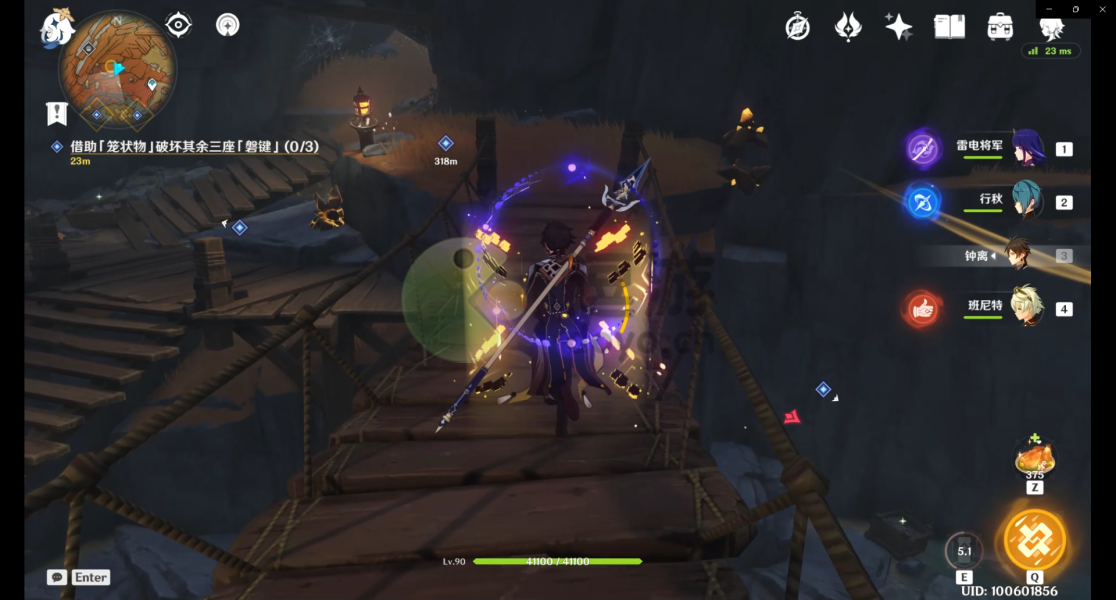
Task: Open the Wish menu icon
Action: pyautogui.click(x=848, y=27)
